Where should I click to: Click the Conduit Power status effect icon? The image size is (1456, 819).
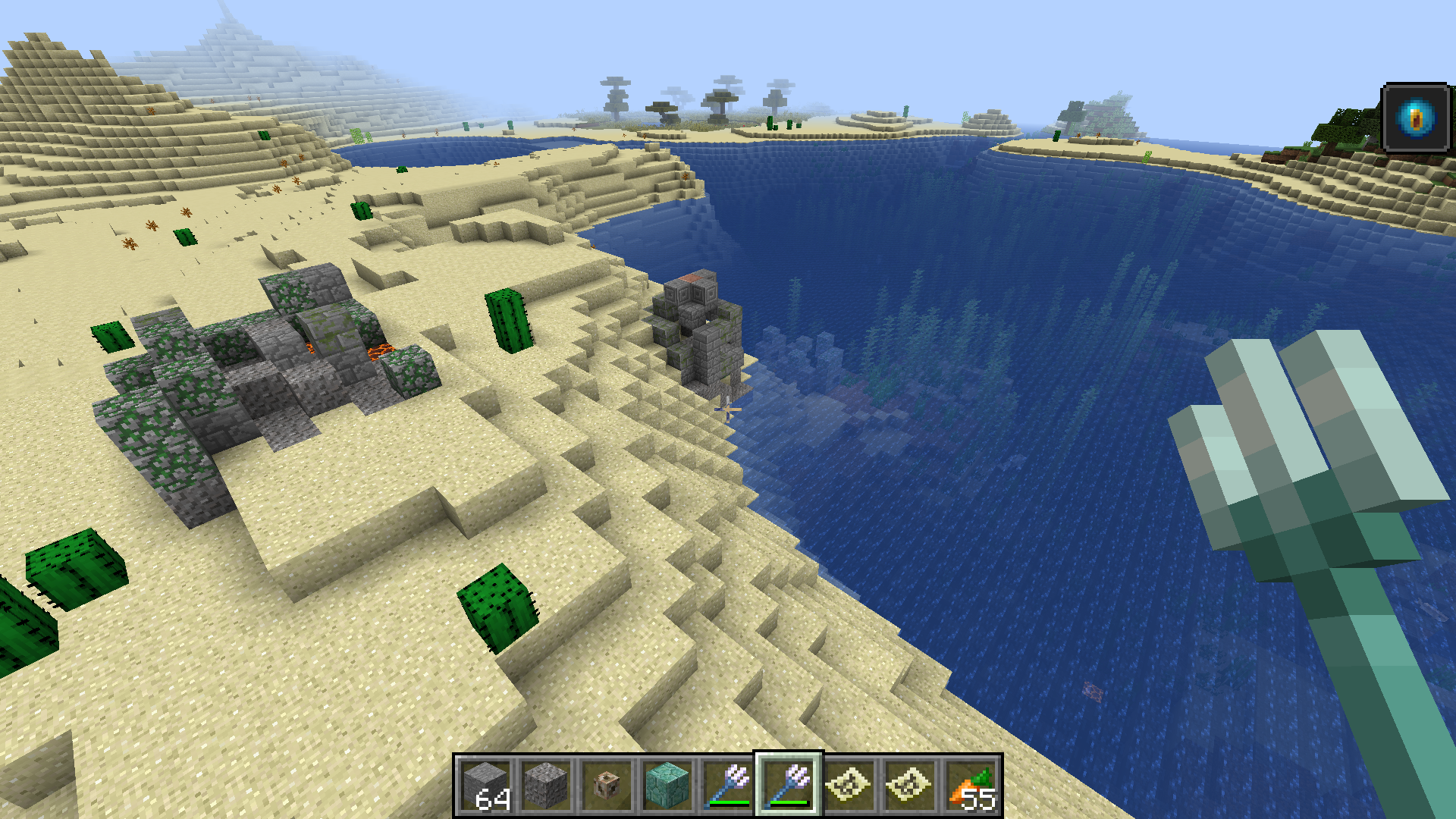pyautogui.click(x=1415, y=118)
